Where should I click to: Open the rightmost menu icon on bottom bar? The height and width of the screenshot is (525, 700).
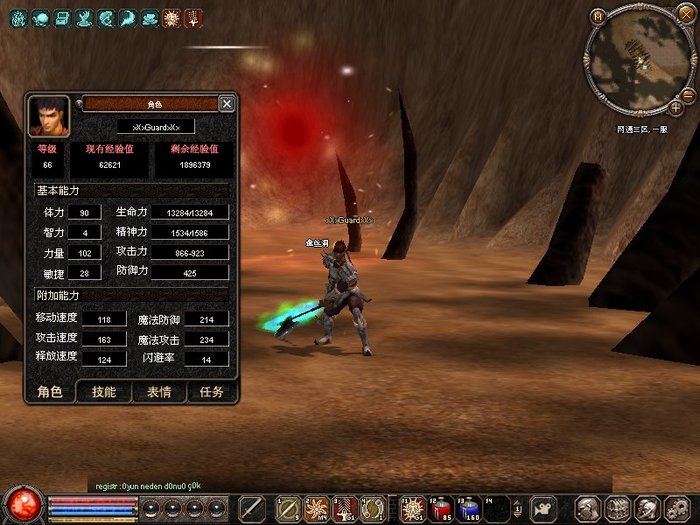[675, 508]
